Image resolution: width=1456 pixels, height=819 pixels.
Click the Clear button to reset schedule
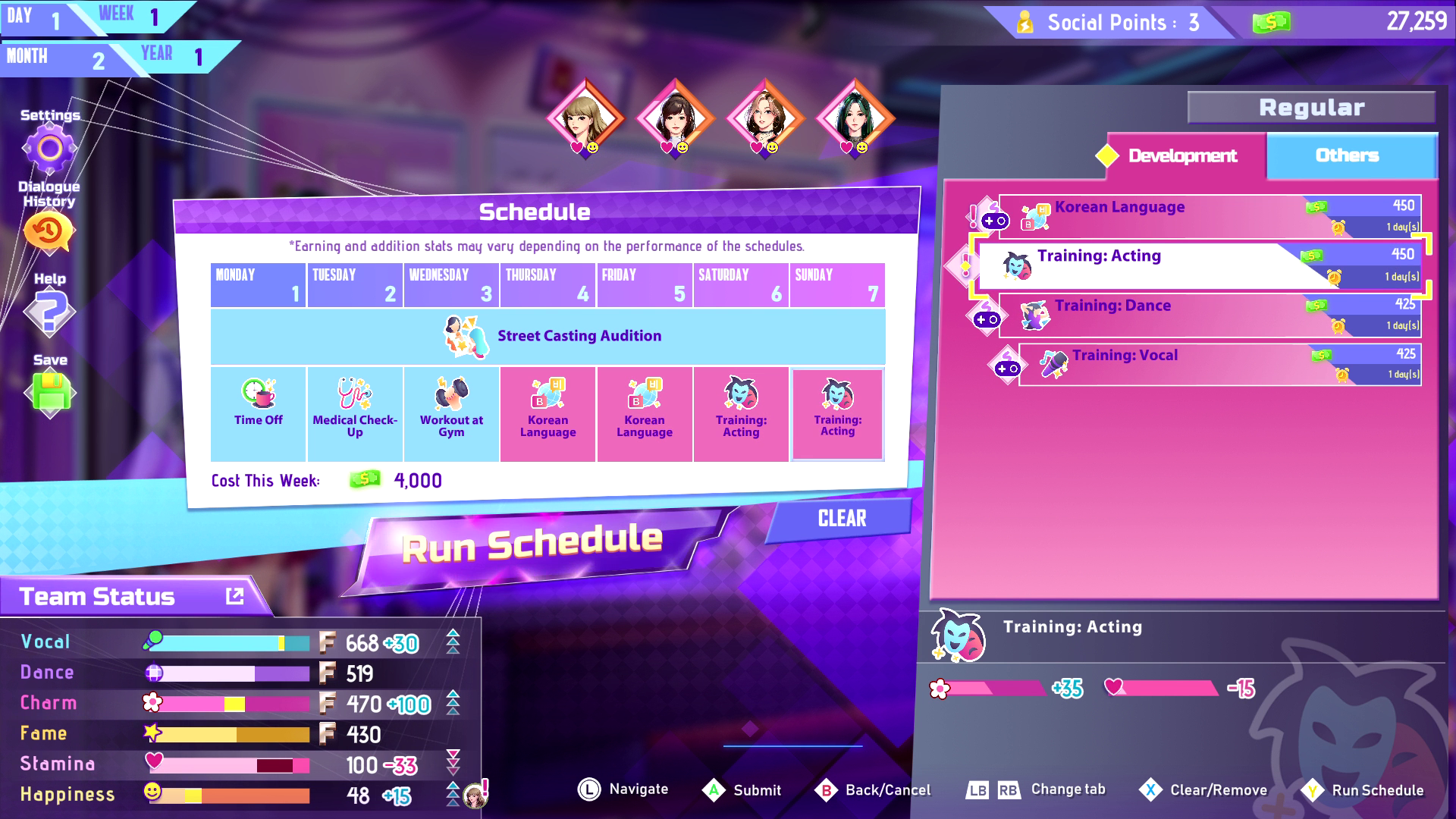842,519
